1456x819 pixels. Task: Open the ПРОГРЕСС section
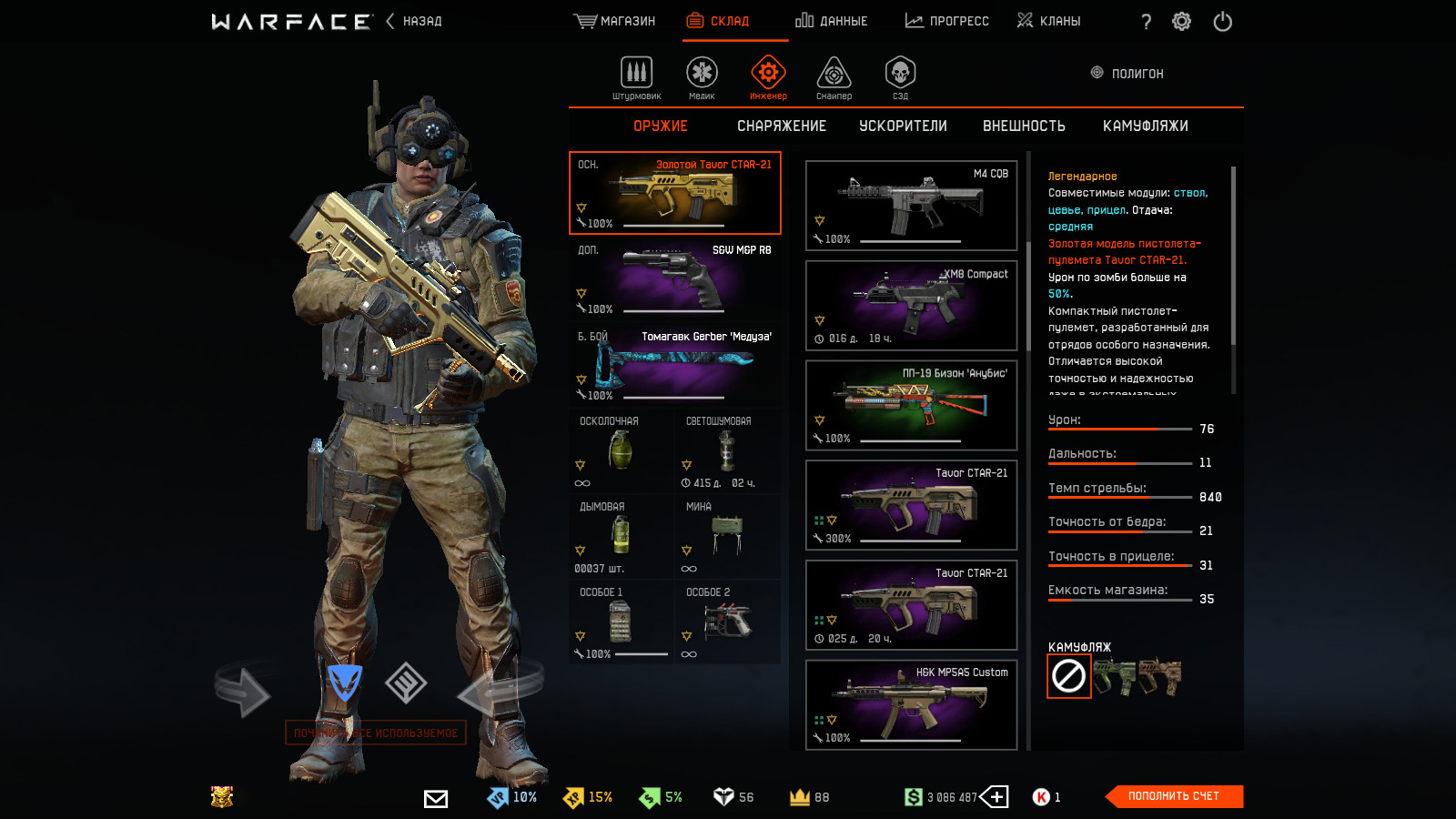947,21
